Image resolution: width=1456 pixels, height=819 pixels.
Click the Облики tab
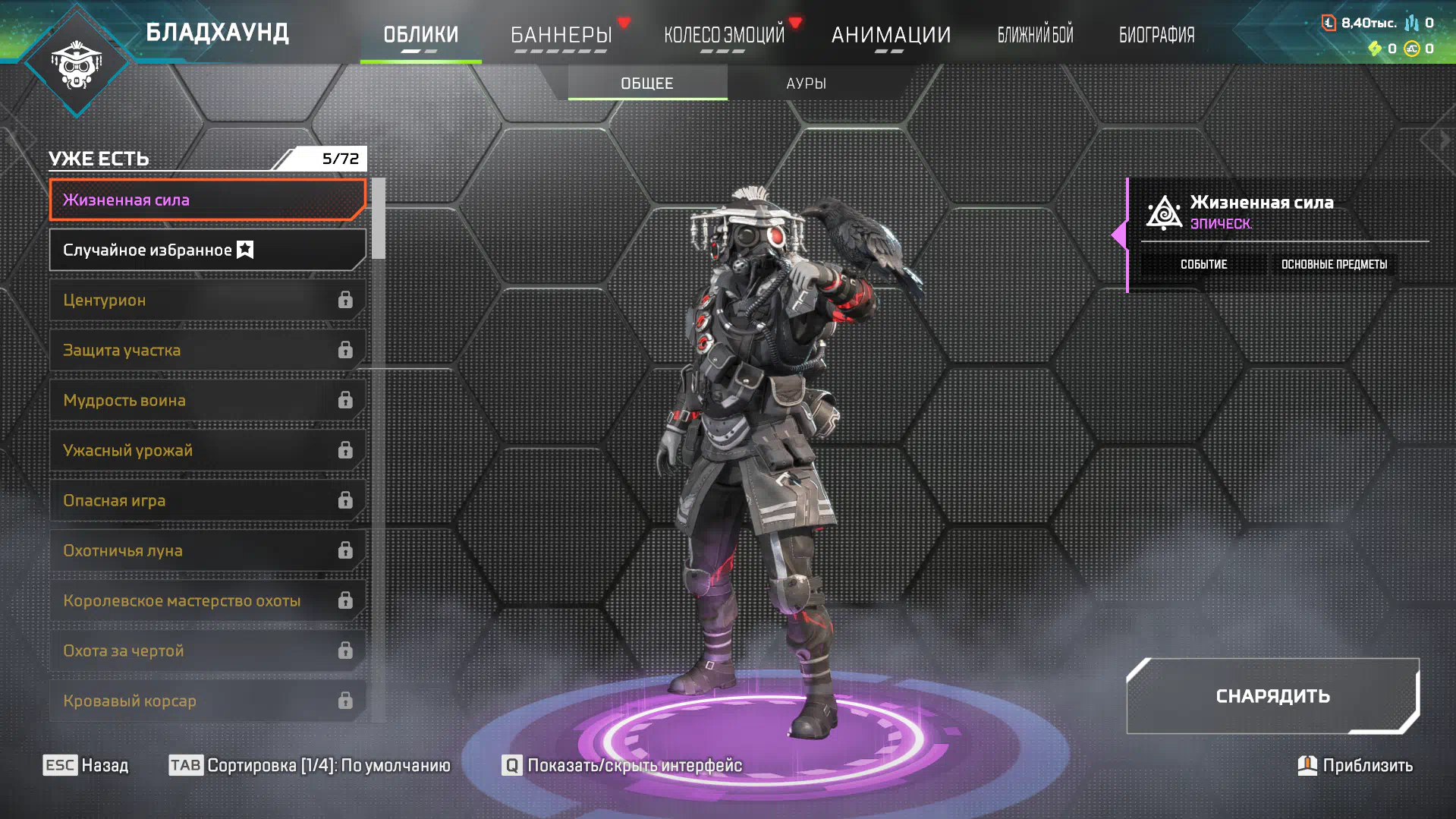click(420, 35)
